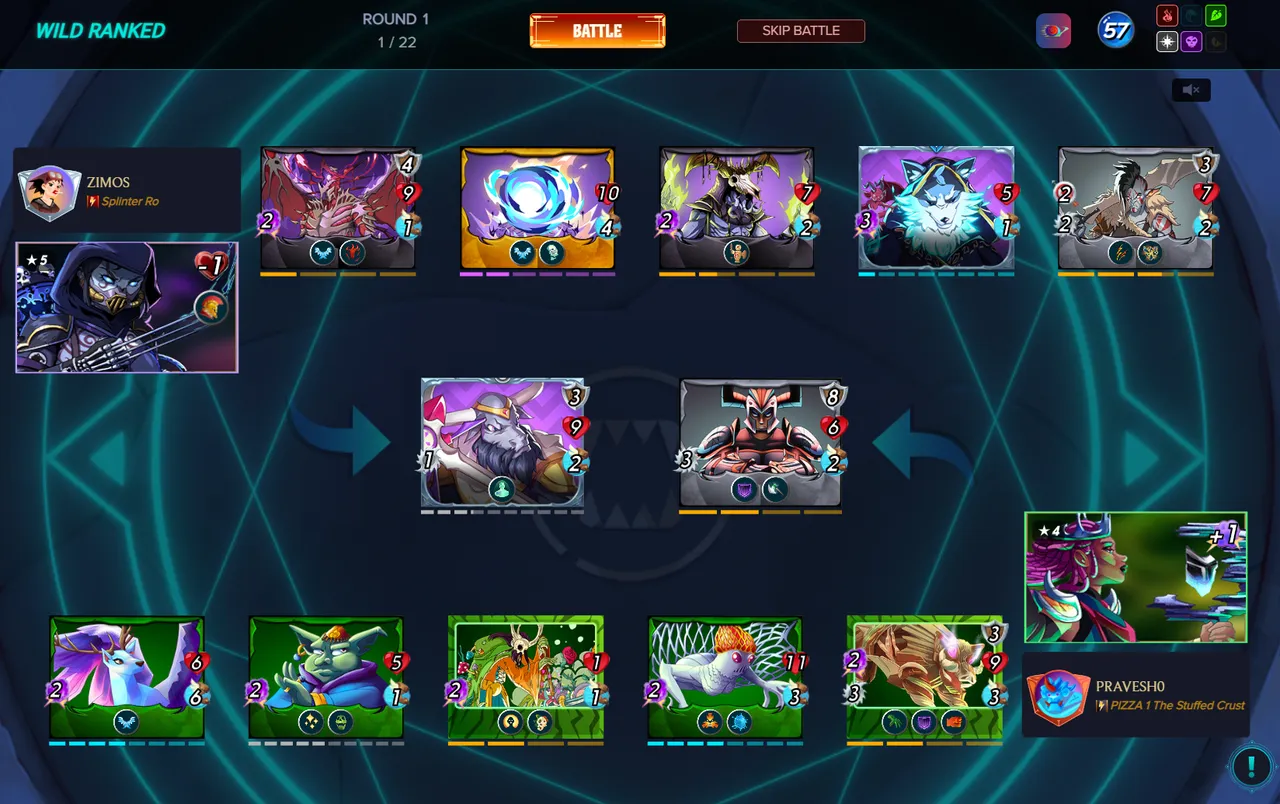The height and width of the screenshot is (804, 1280).
Task: Click the blue 57 mana cap orb
Action: pyautogui.click(x=1114, y=30)
